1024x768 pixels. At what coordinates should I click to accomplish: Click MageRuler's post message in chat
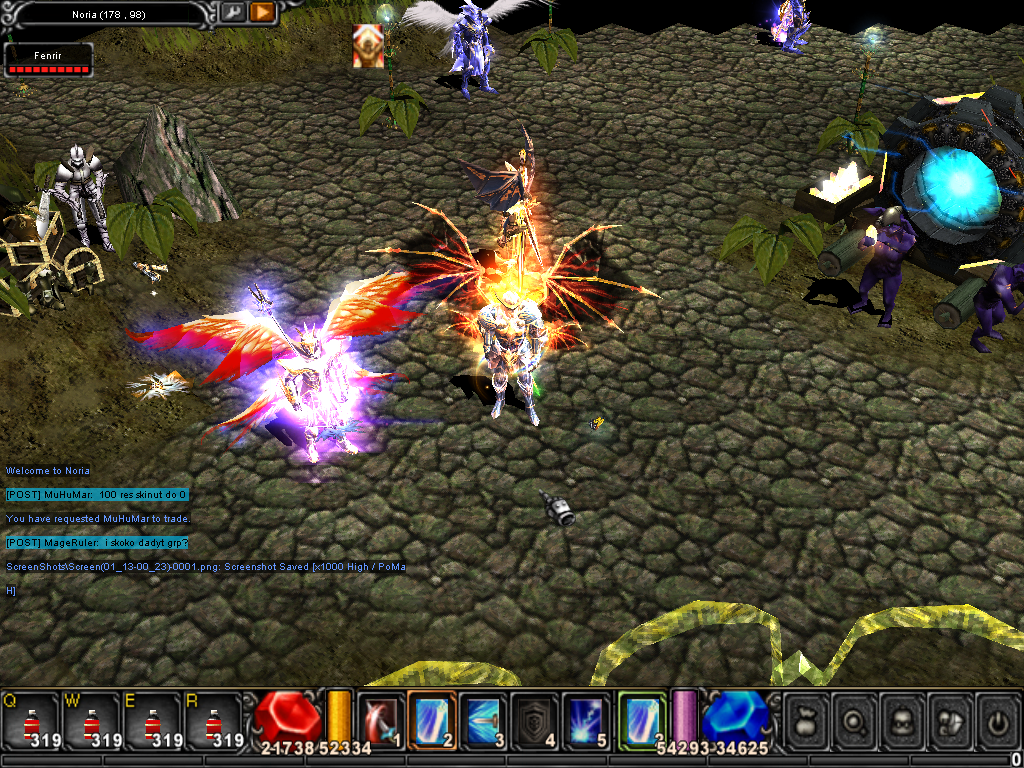pyautogui.click(x=97, y=543)
